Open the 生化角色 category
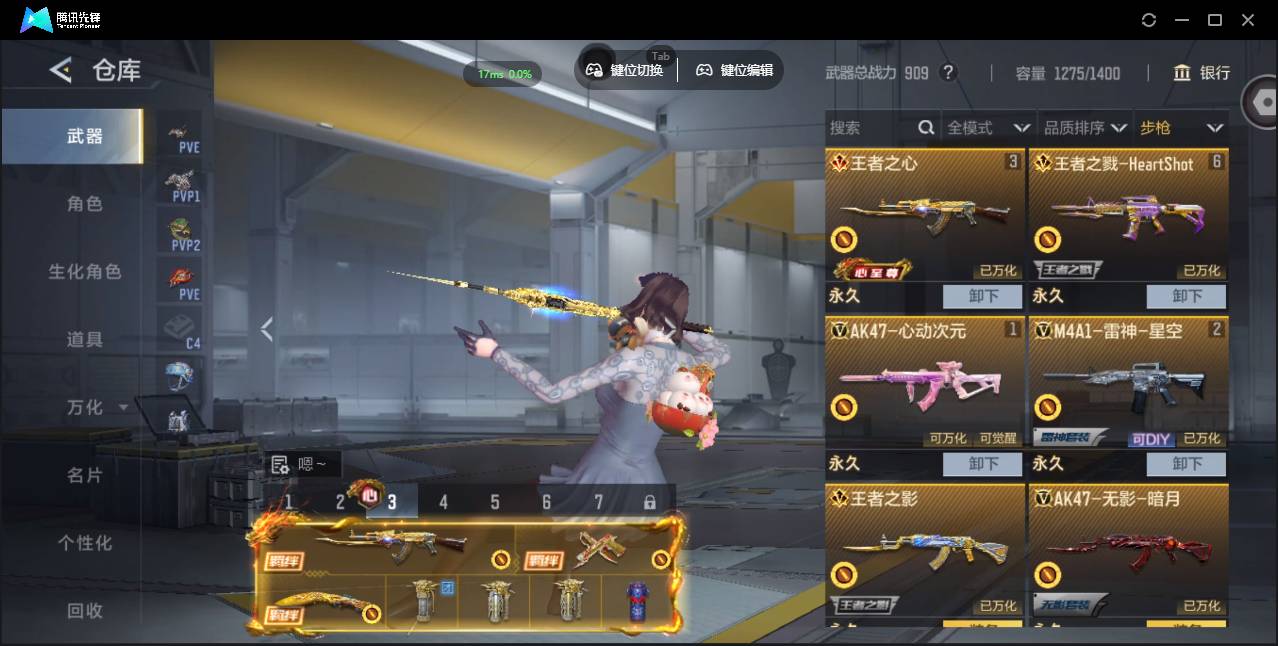 tap(84, 272)
